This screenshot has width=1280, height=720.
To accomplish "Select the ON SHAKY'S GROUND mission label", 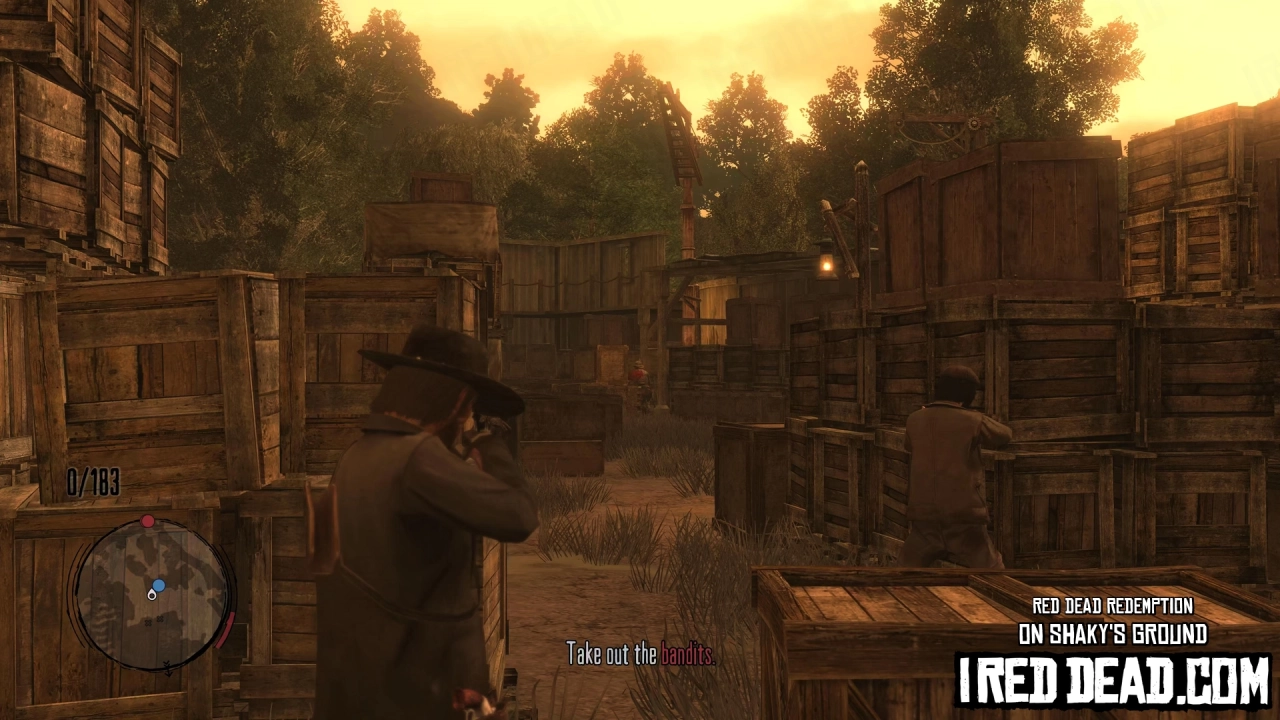I will pyautogui.click(x=1112, y=634).
